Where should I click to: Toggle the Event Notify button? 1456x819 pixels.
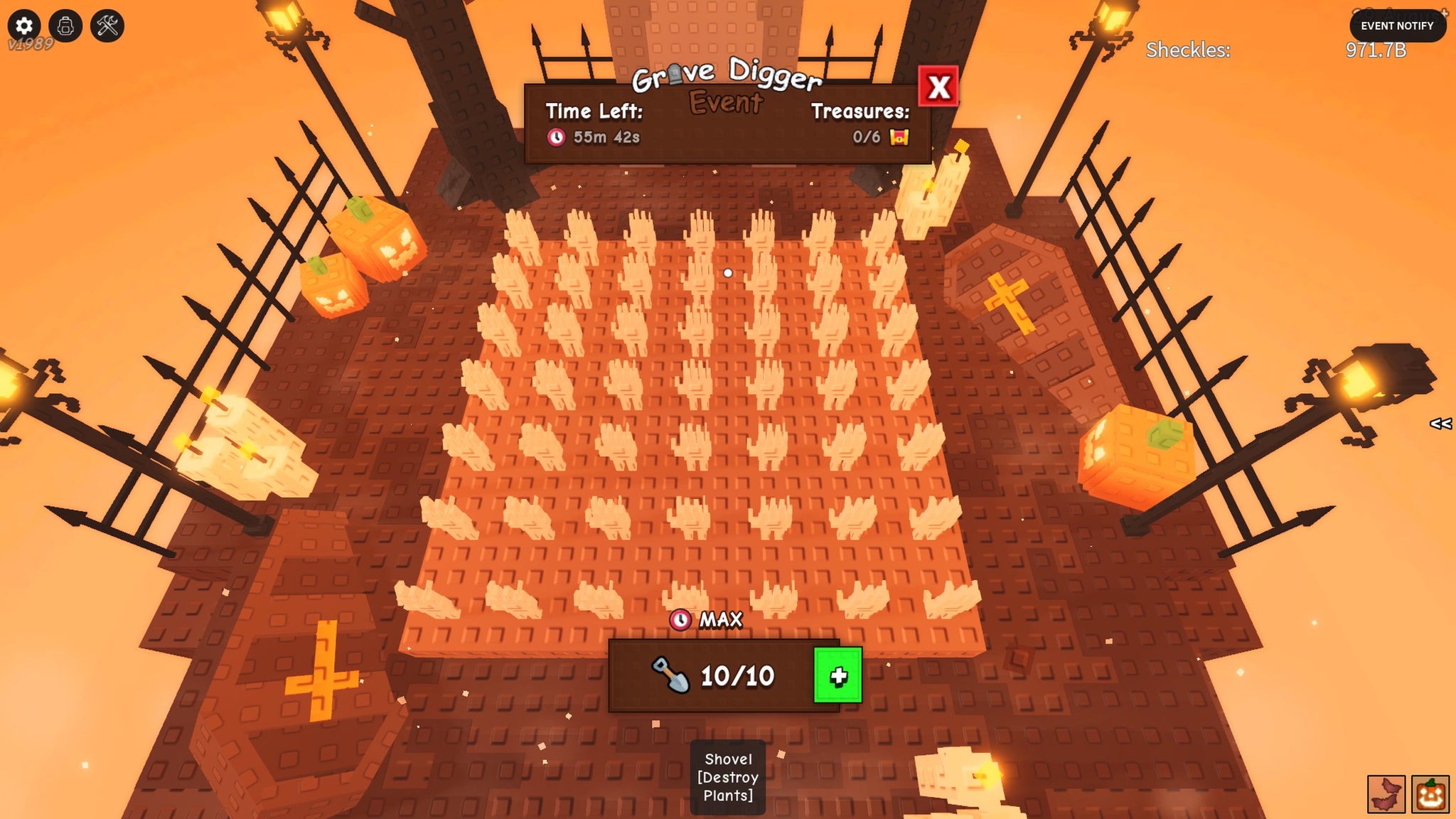pos(1397,26)
